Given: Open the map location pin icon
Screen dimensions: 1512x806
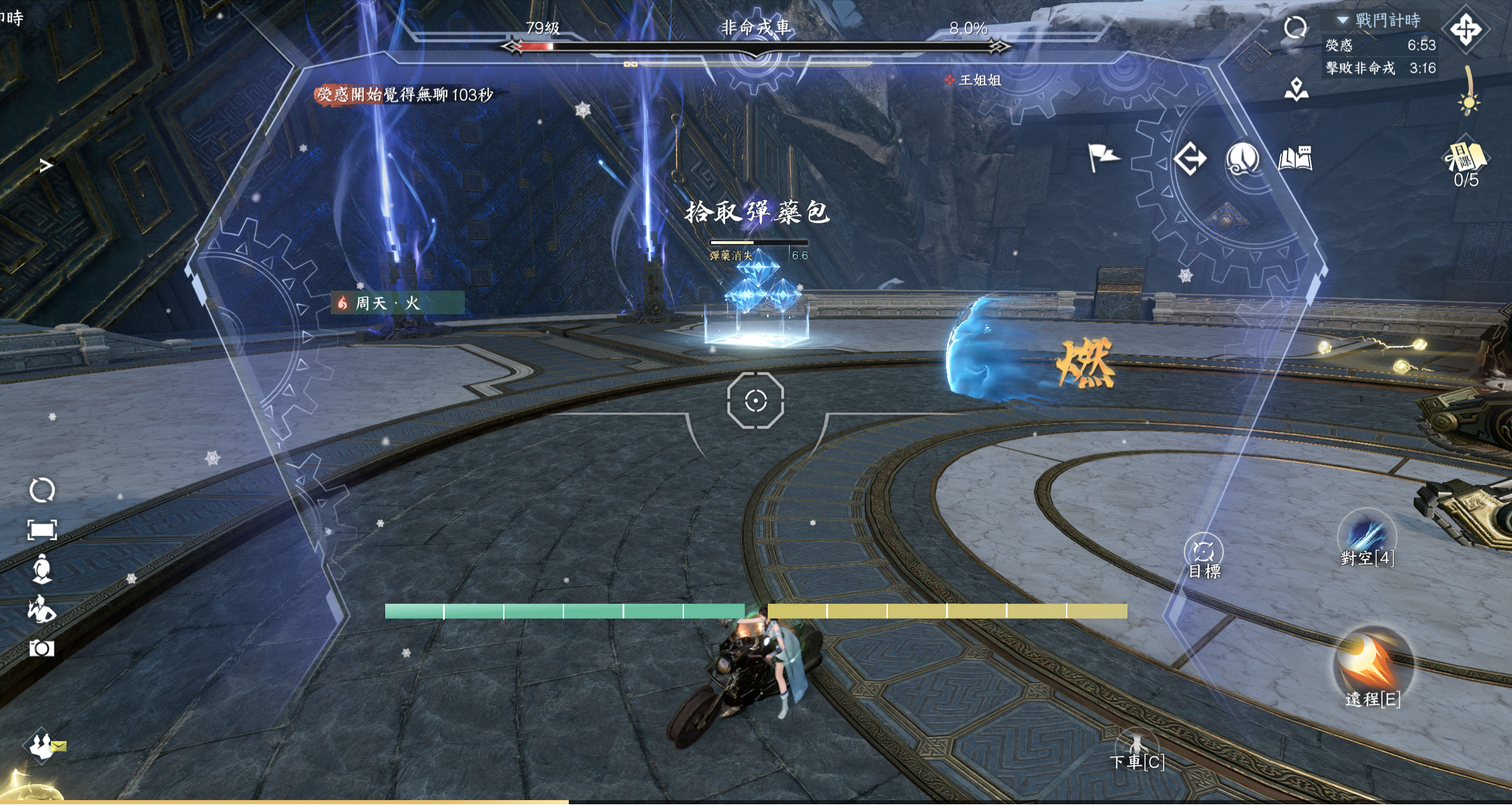Looking at the screenshot, I should (1296, 89).
